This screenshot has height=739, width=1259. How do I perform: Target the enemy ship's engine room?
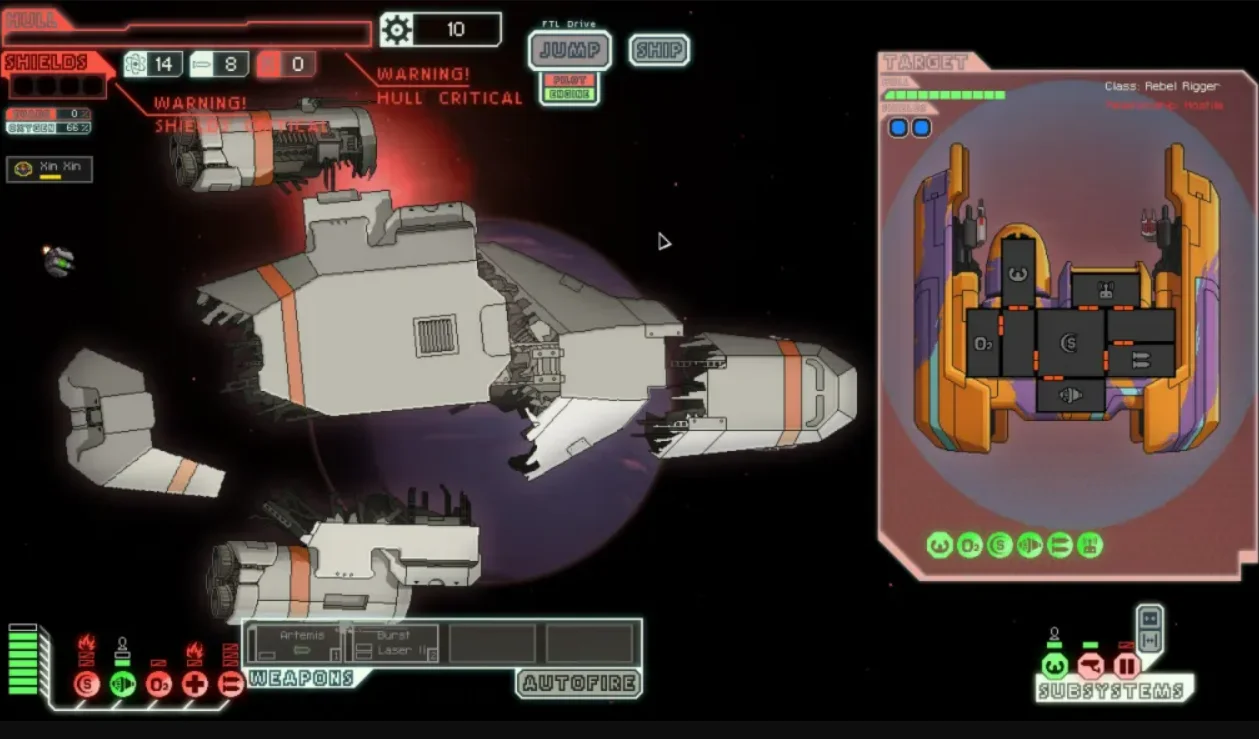point(1070,395)
